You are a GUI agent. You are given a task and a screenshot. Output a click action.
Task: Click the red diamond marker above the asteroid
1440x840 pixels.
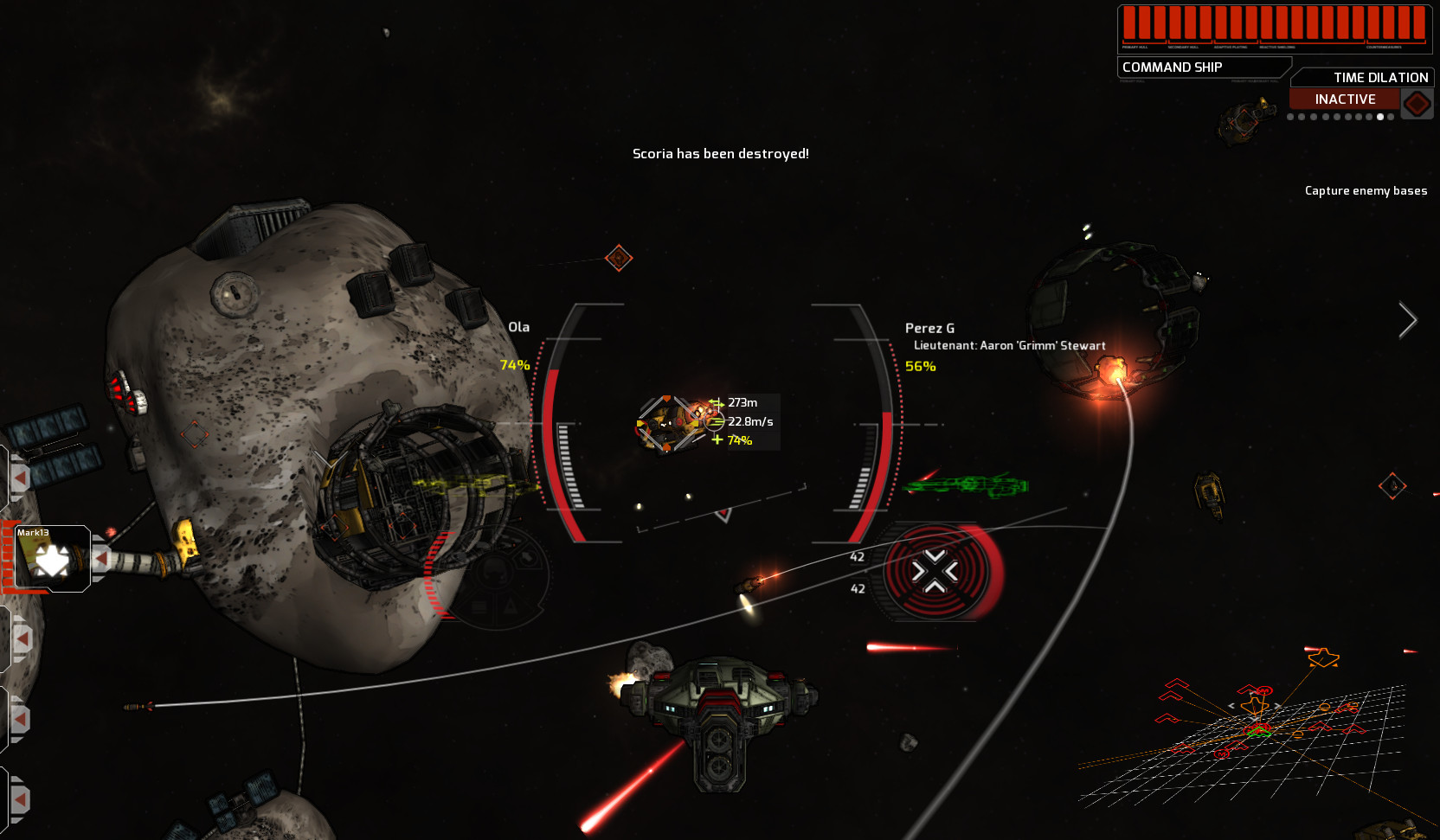[619, 257]
